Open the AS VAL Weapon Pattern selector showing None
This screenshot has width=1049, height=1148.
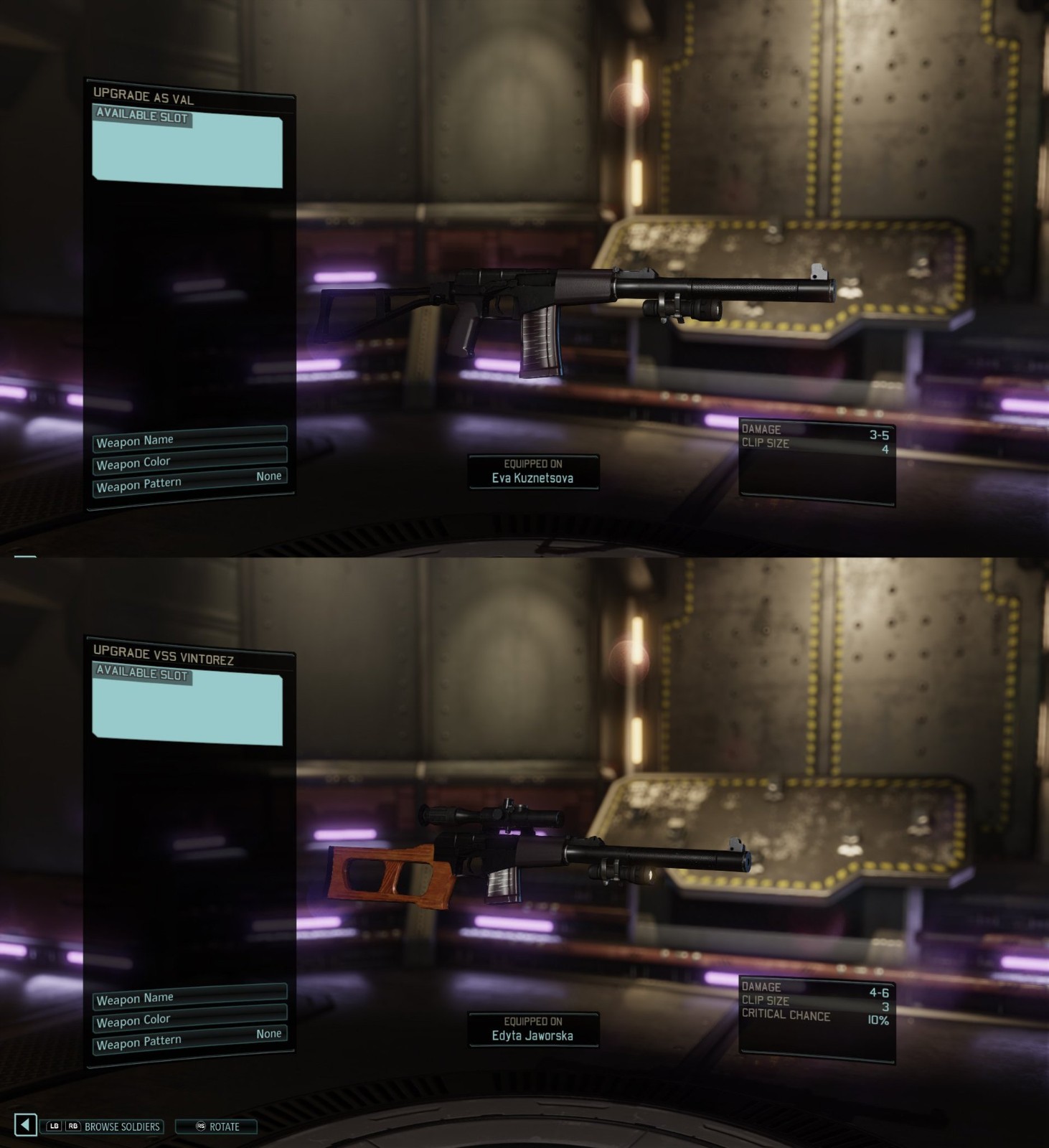pos(189,481)
